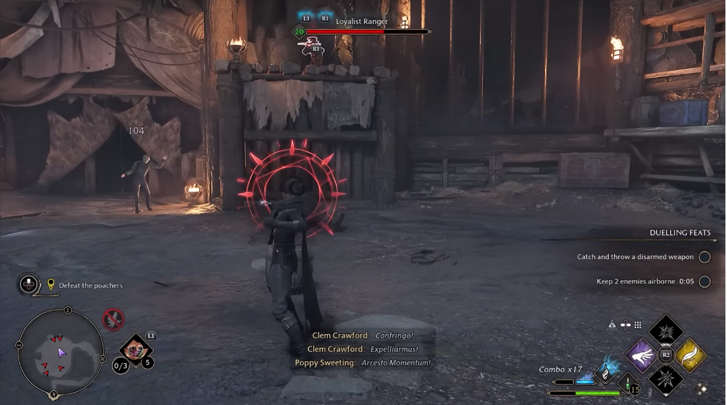Open the circular minimap

point(61,350)
